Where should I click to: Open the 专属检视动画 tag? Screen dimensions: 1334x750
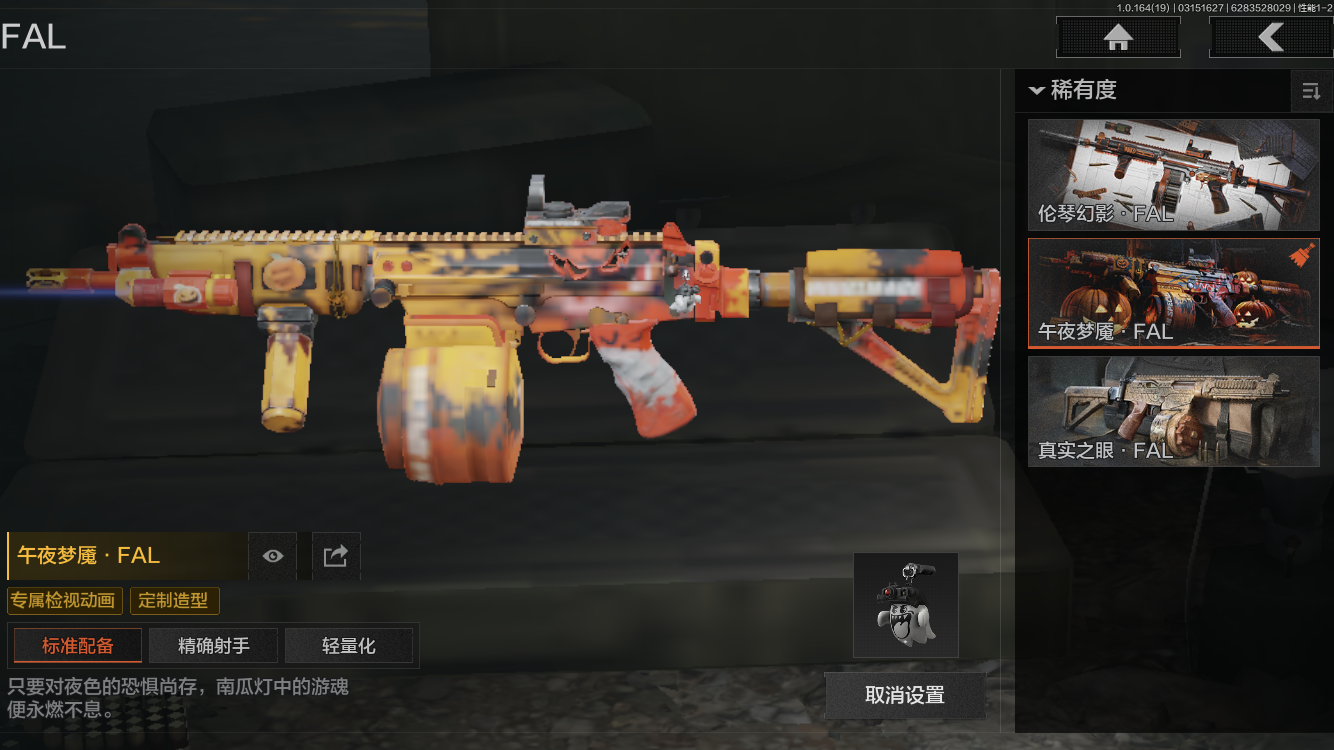click(x=65, y=601)
